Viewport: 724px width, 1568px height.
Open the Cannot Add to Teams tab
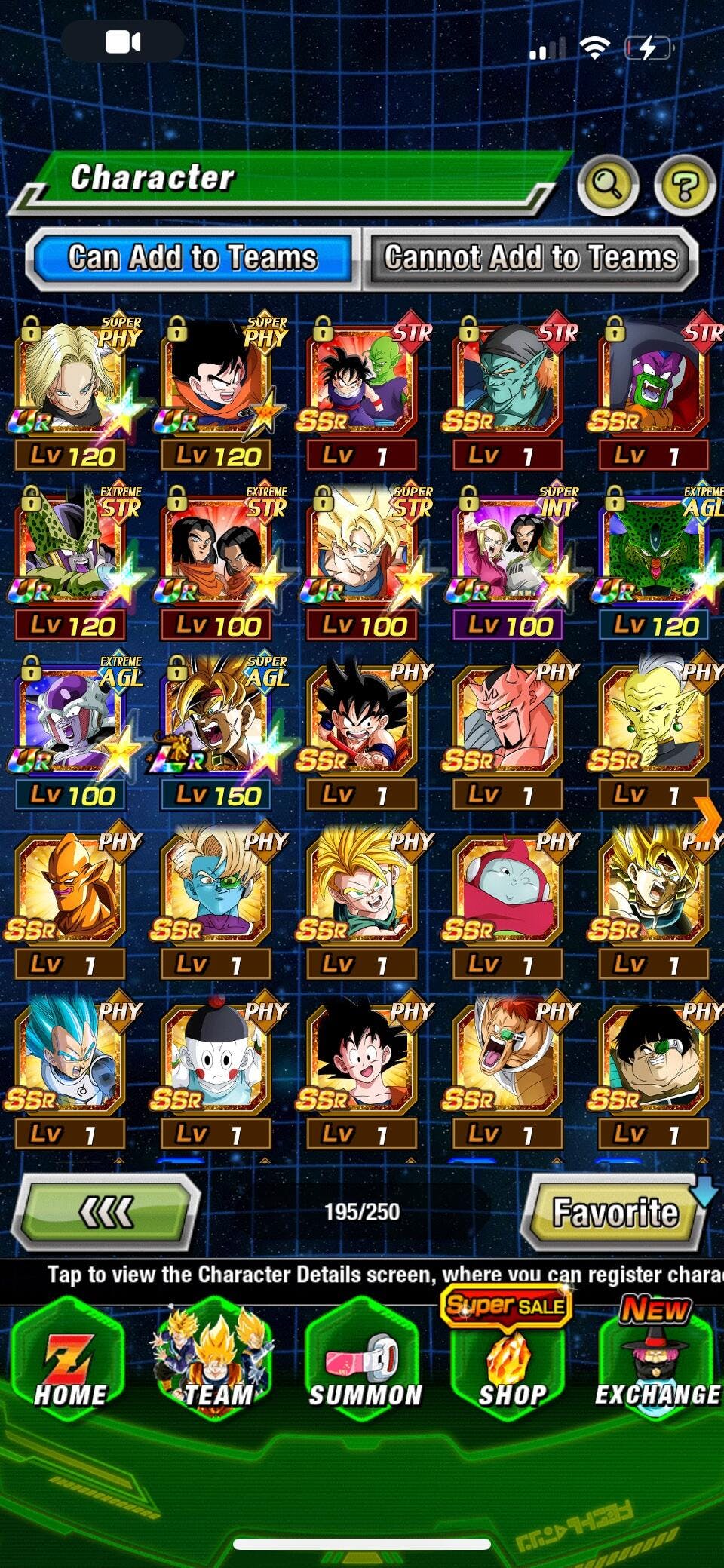(530, 258)
